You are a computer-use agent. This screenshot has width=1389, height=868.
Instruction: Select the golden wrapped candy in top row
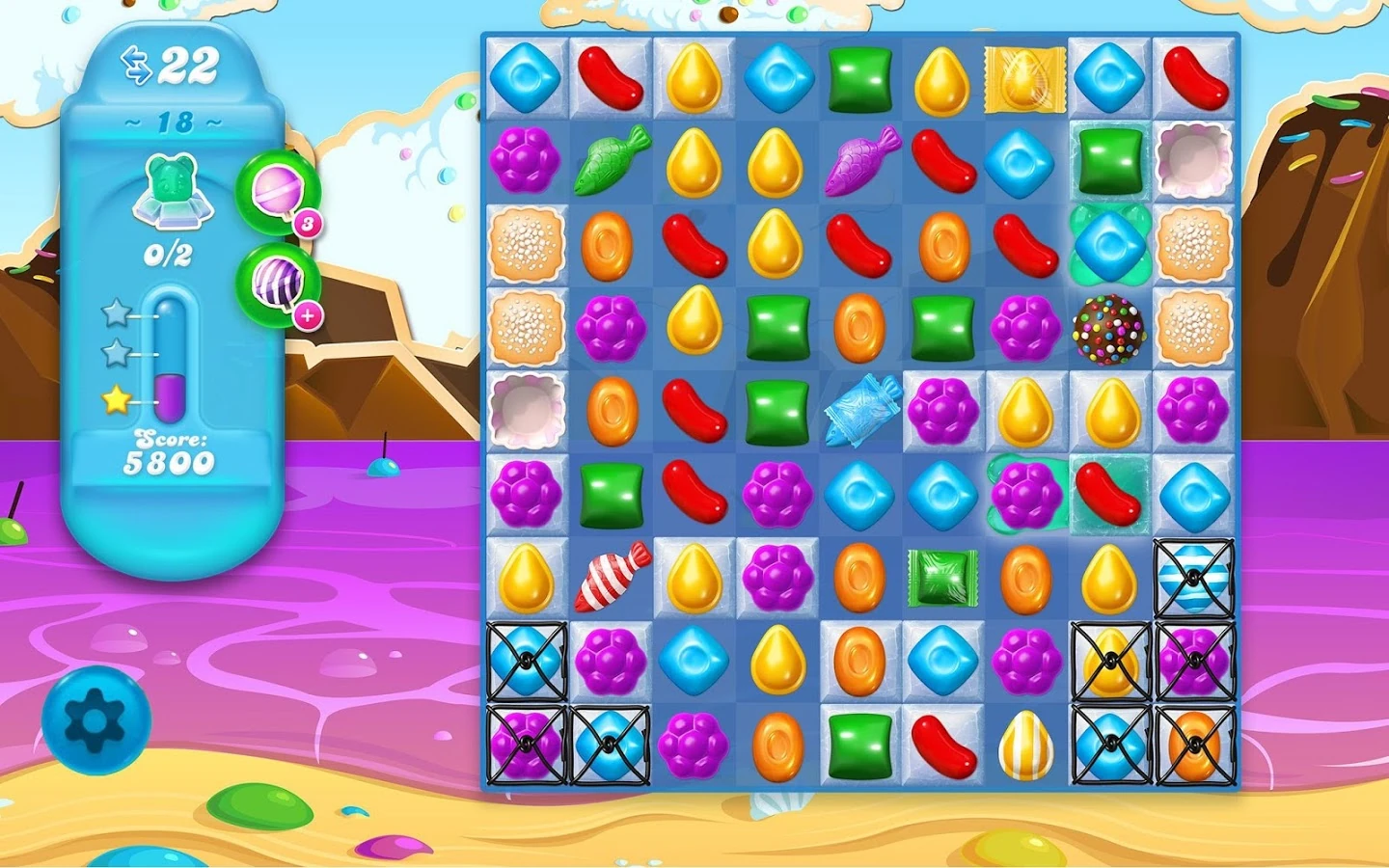pyautogui.click(x=1024, y=80)
